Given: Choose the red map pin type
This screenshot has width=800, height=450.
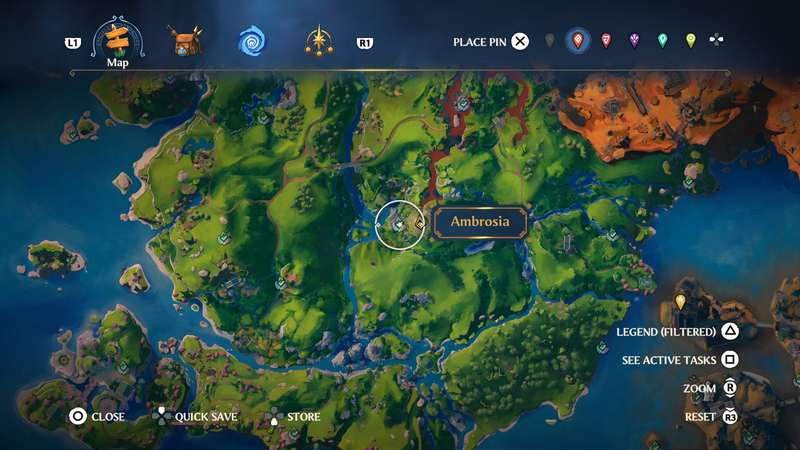Looking at the screenshot, I should (606, 41).
